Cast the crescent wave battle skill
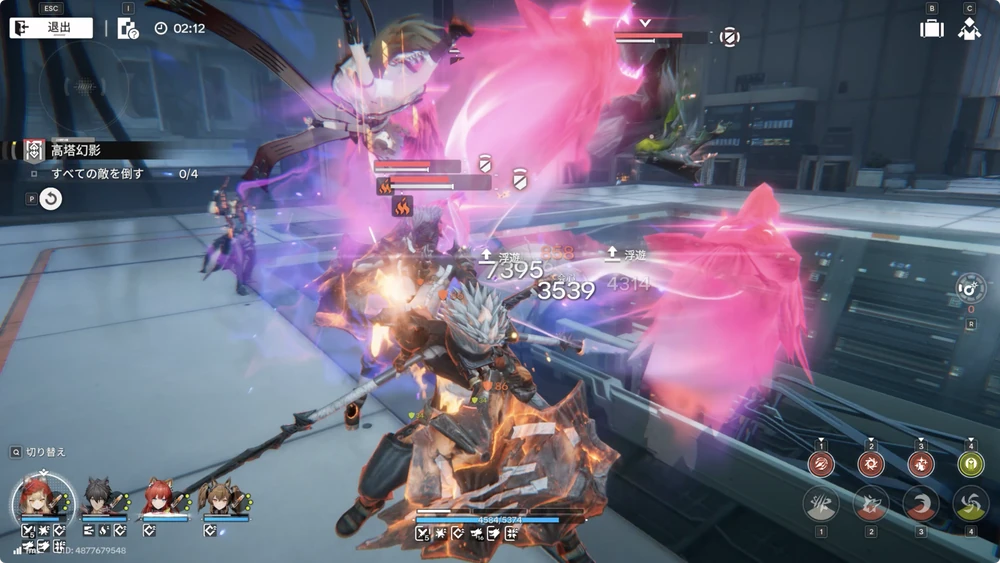1000x563 pixels. (921, 504)
